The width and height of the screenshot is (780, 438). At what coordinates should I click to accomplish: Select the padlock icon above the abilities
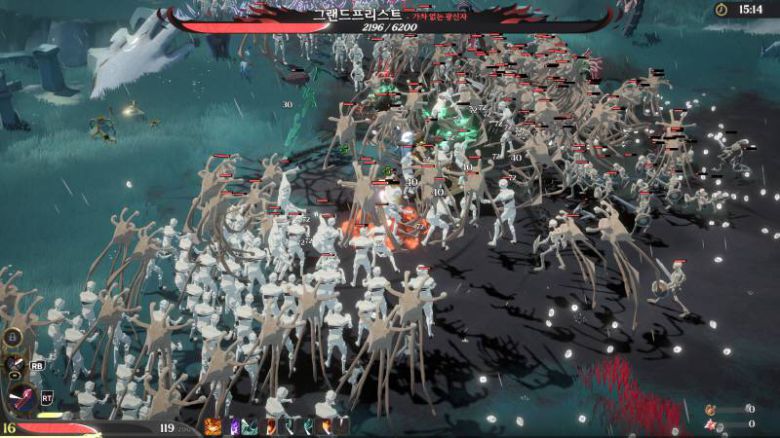(14, 338)
